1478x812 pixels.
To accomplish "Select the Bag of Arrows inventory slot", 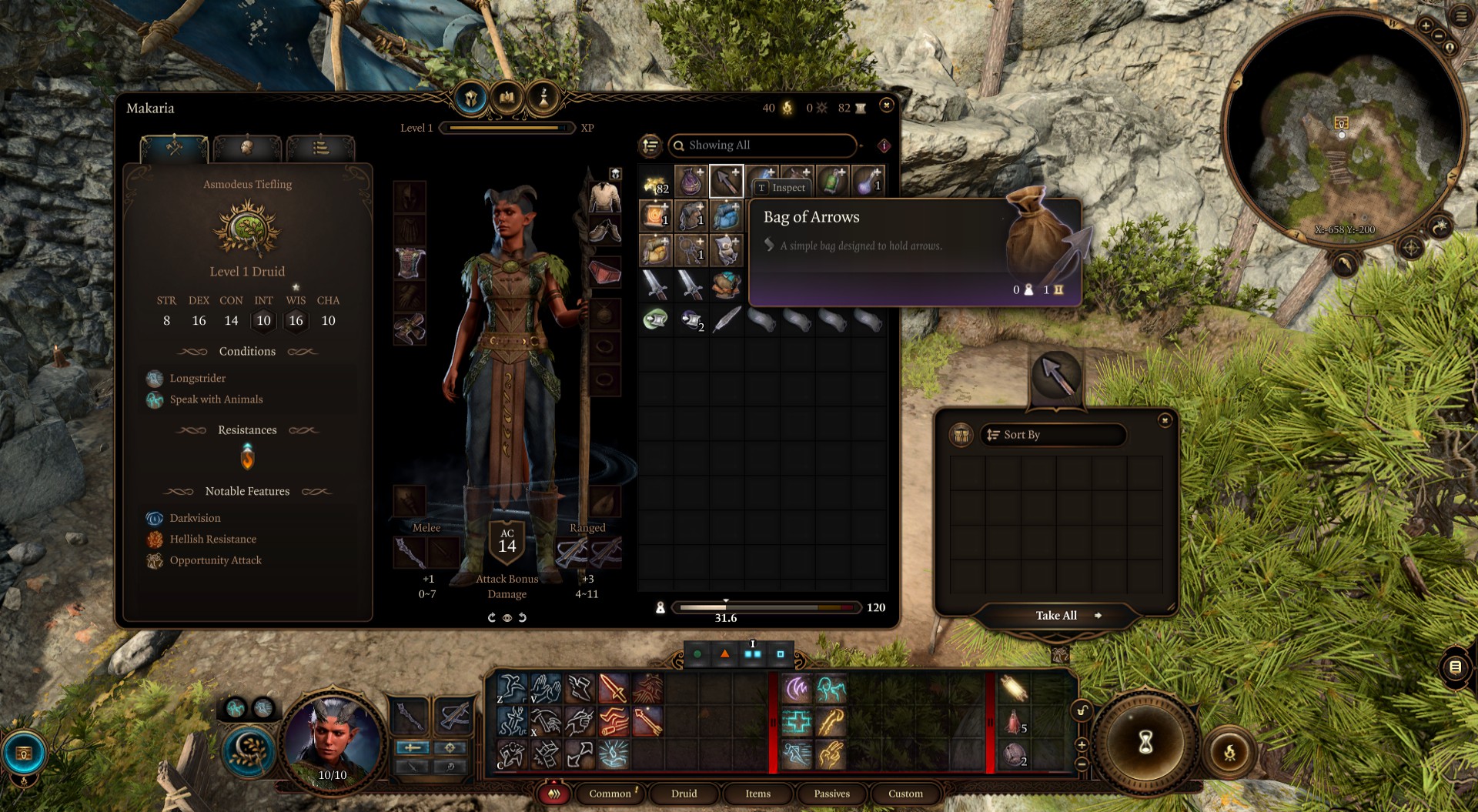I will [x=726, y=182].
